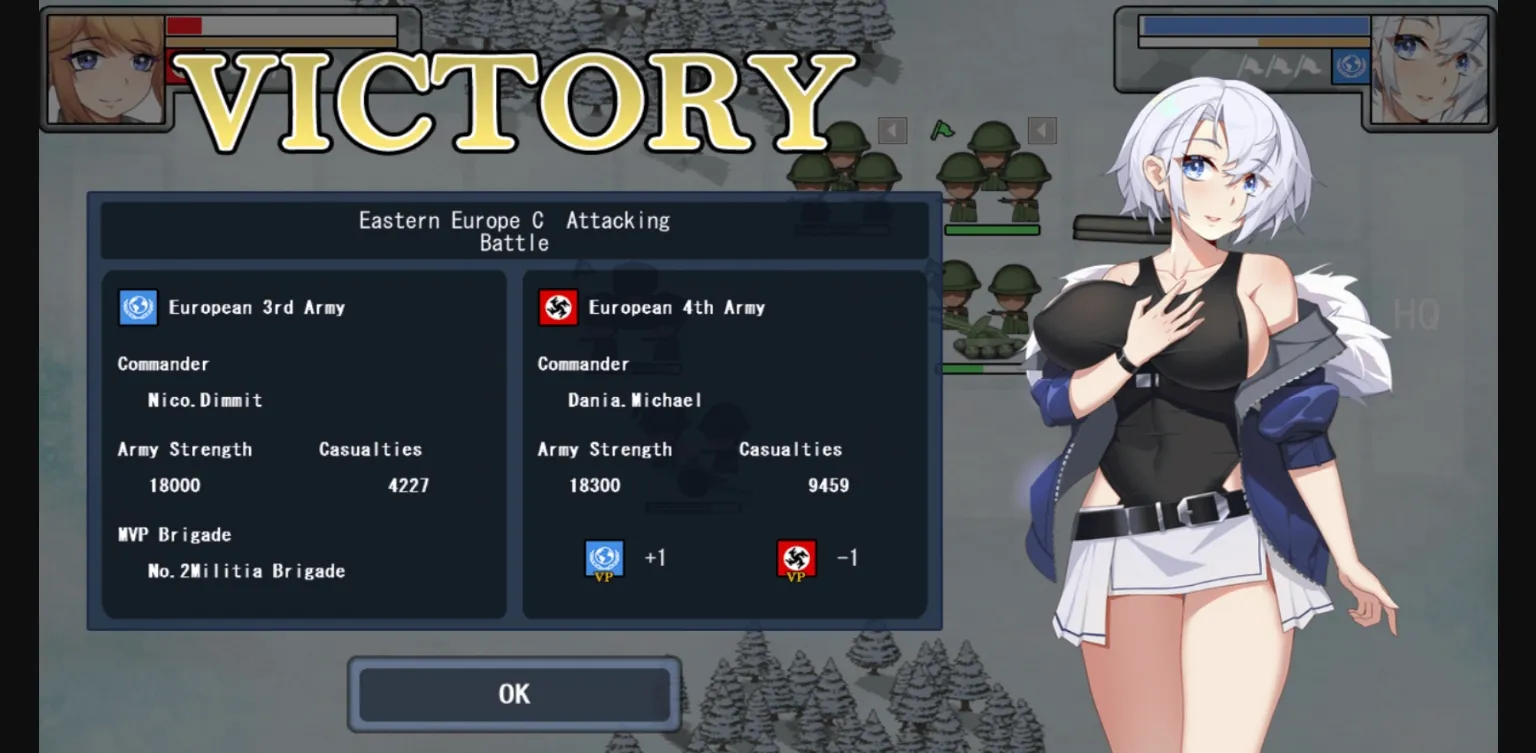Image resolution: width=1536 pixels, height=753 pixels.
Task: Click the blue faction emblem beside European 3rd Army
Action: tap(137, 308)
